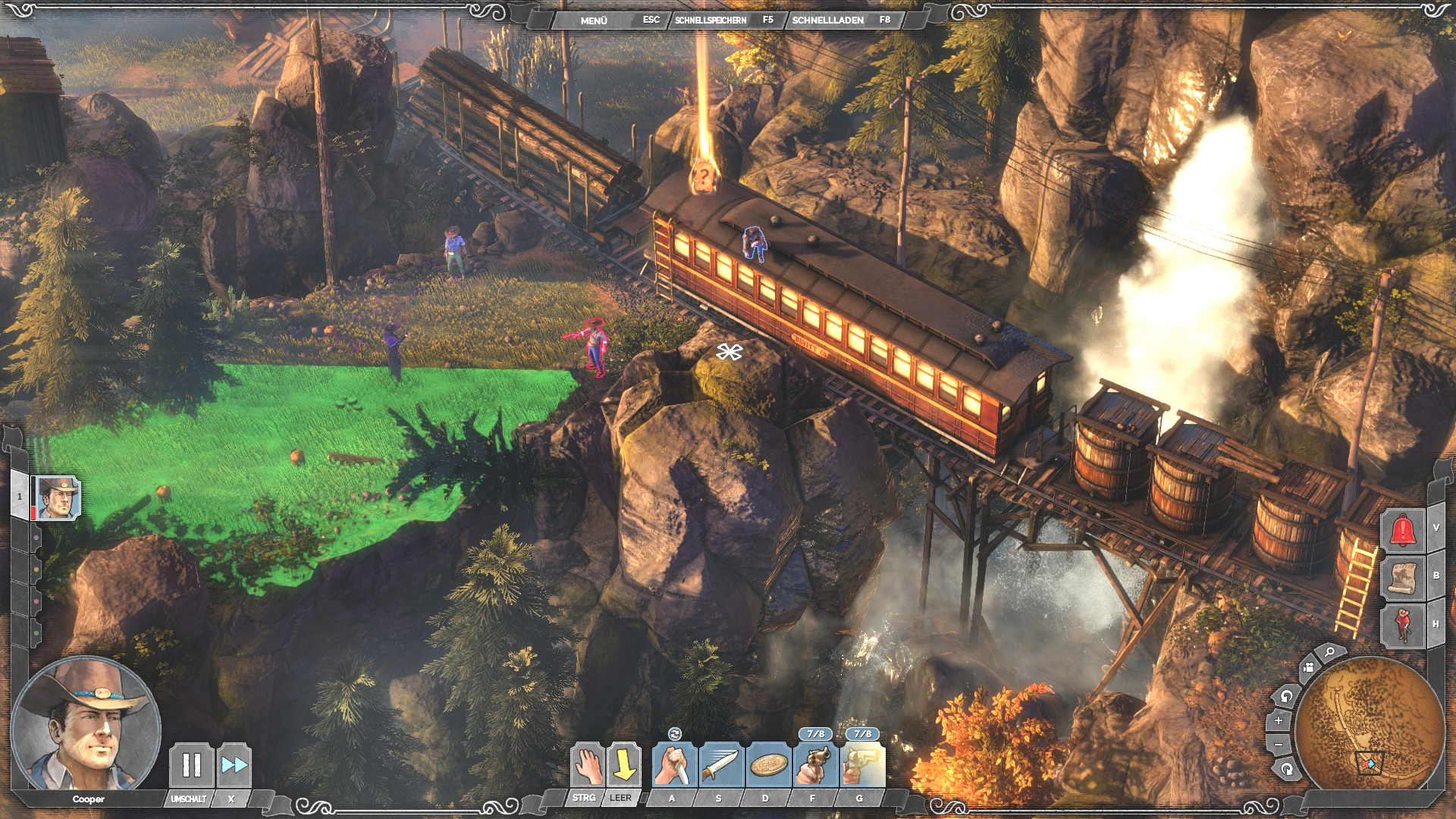Click the Schnellspeichern quick save button
1456x819 pixels.
click(711, 20)
